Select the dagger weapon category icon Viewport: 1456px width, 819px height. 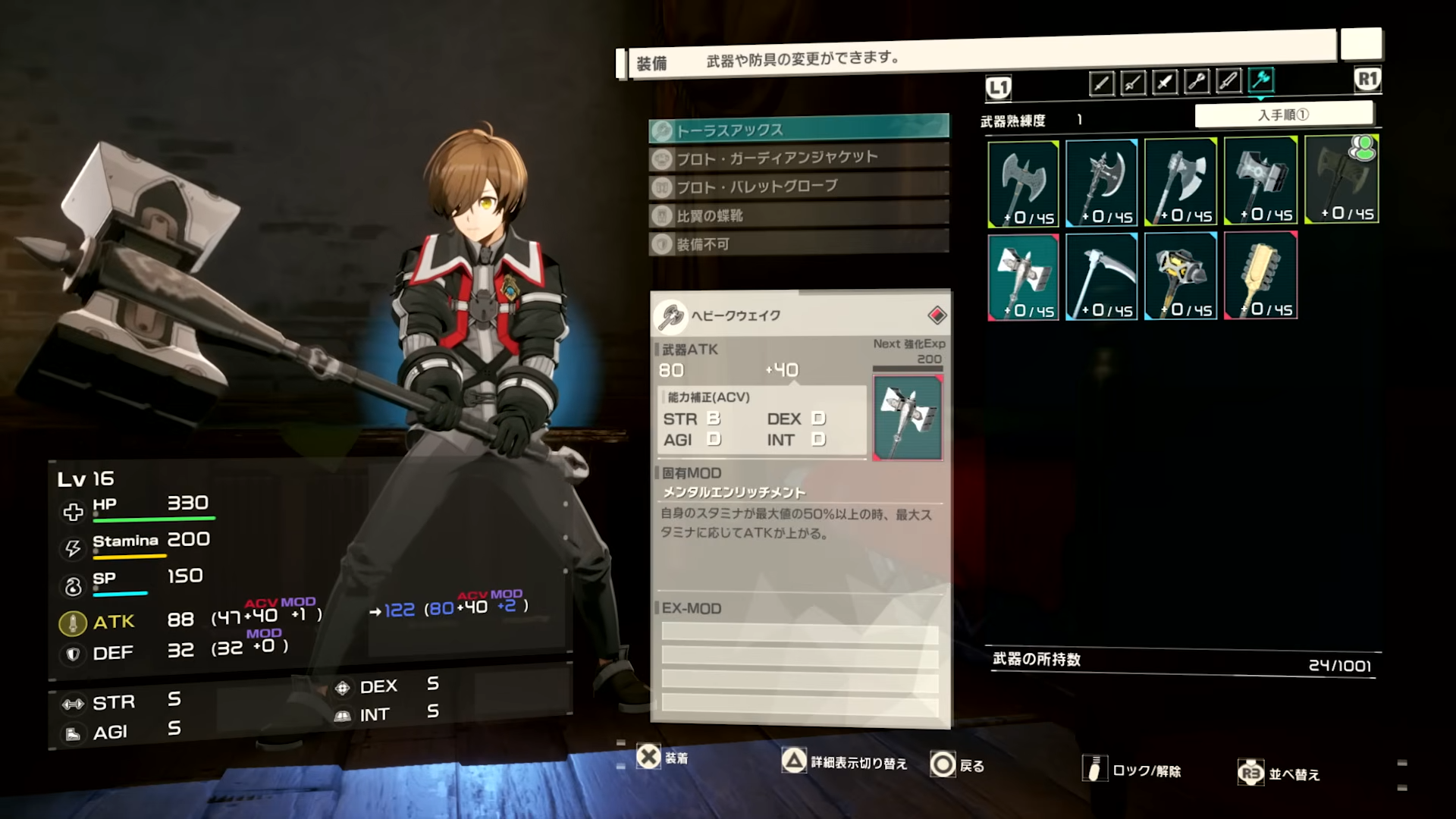coord(1166,83)
